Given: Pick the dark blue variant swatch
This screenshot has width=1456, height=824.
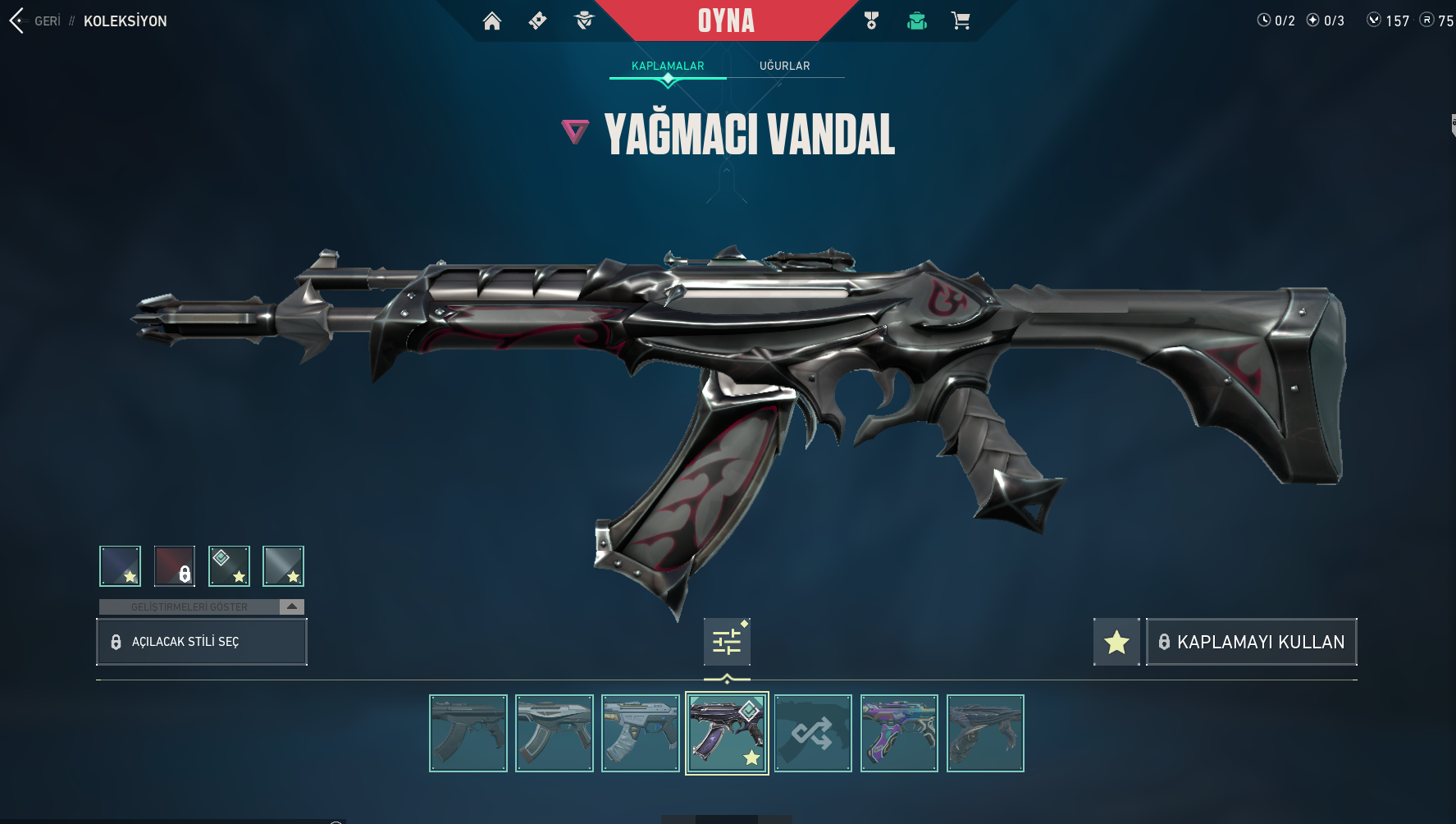Looking at the screenshot, I should point(121,565).
